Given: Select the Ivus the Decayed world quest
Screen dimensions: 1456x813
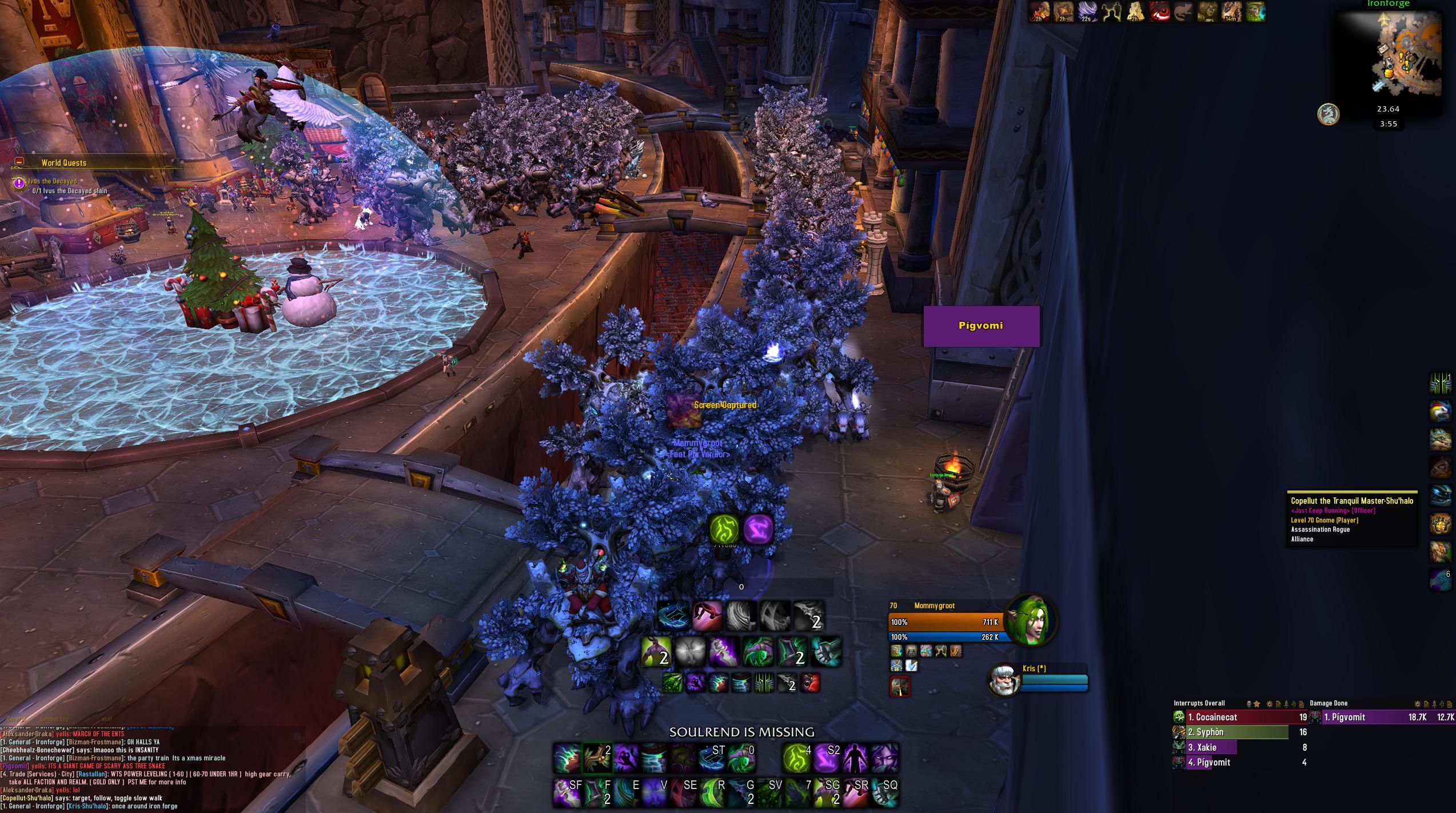Looking at the screenshot, I should pyautogui.click(x=53, y=181).
